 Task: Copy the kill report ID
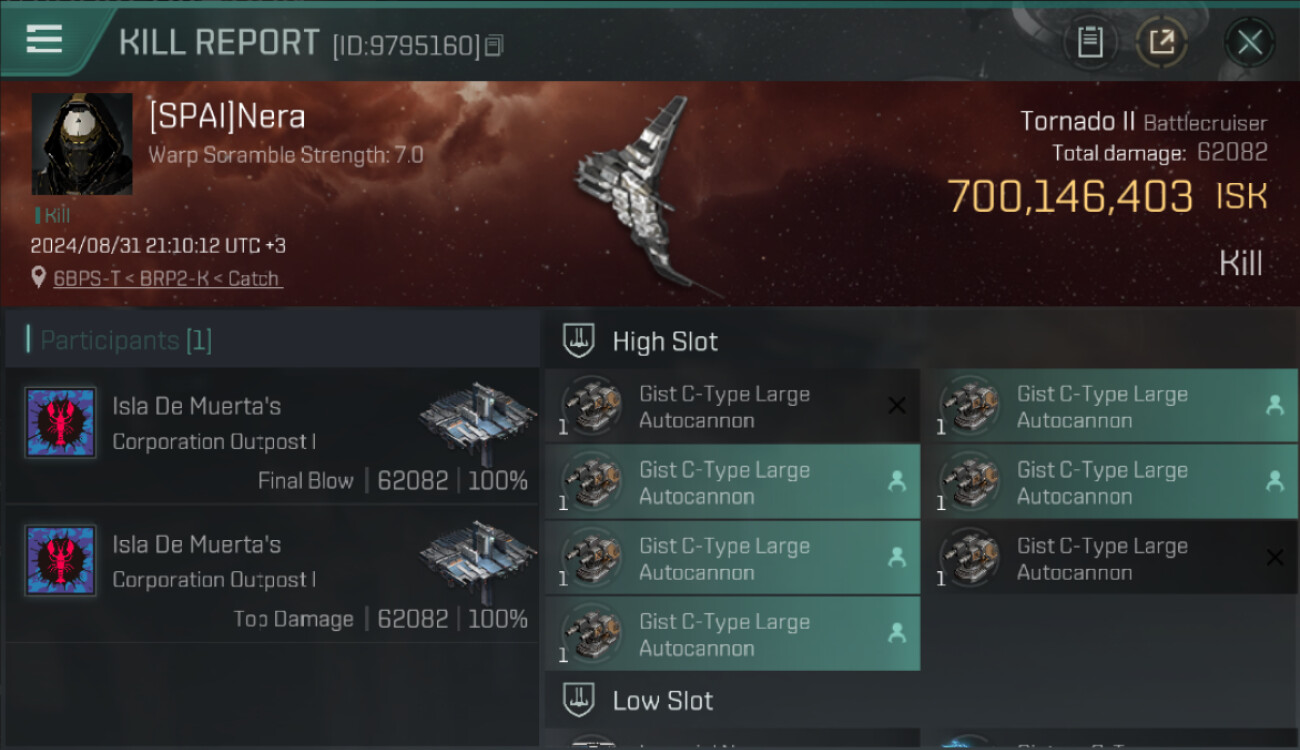pos(494,46)
